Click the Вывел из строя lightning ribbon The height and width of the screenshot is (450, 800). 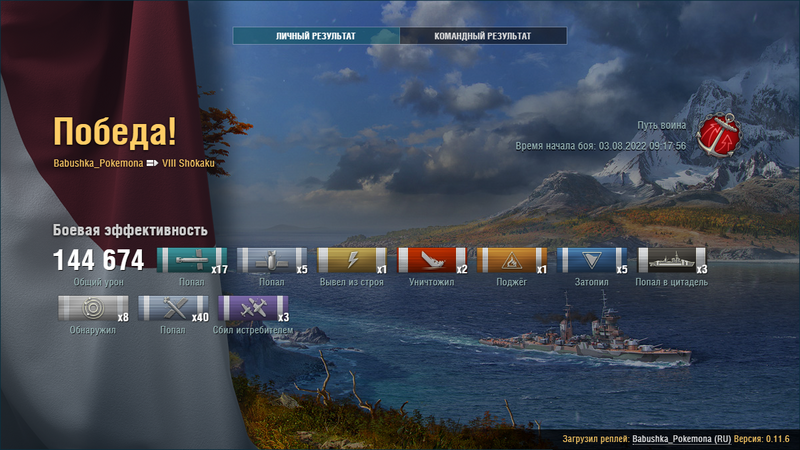click(348, 261)
